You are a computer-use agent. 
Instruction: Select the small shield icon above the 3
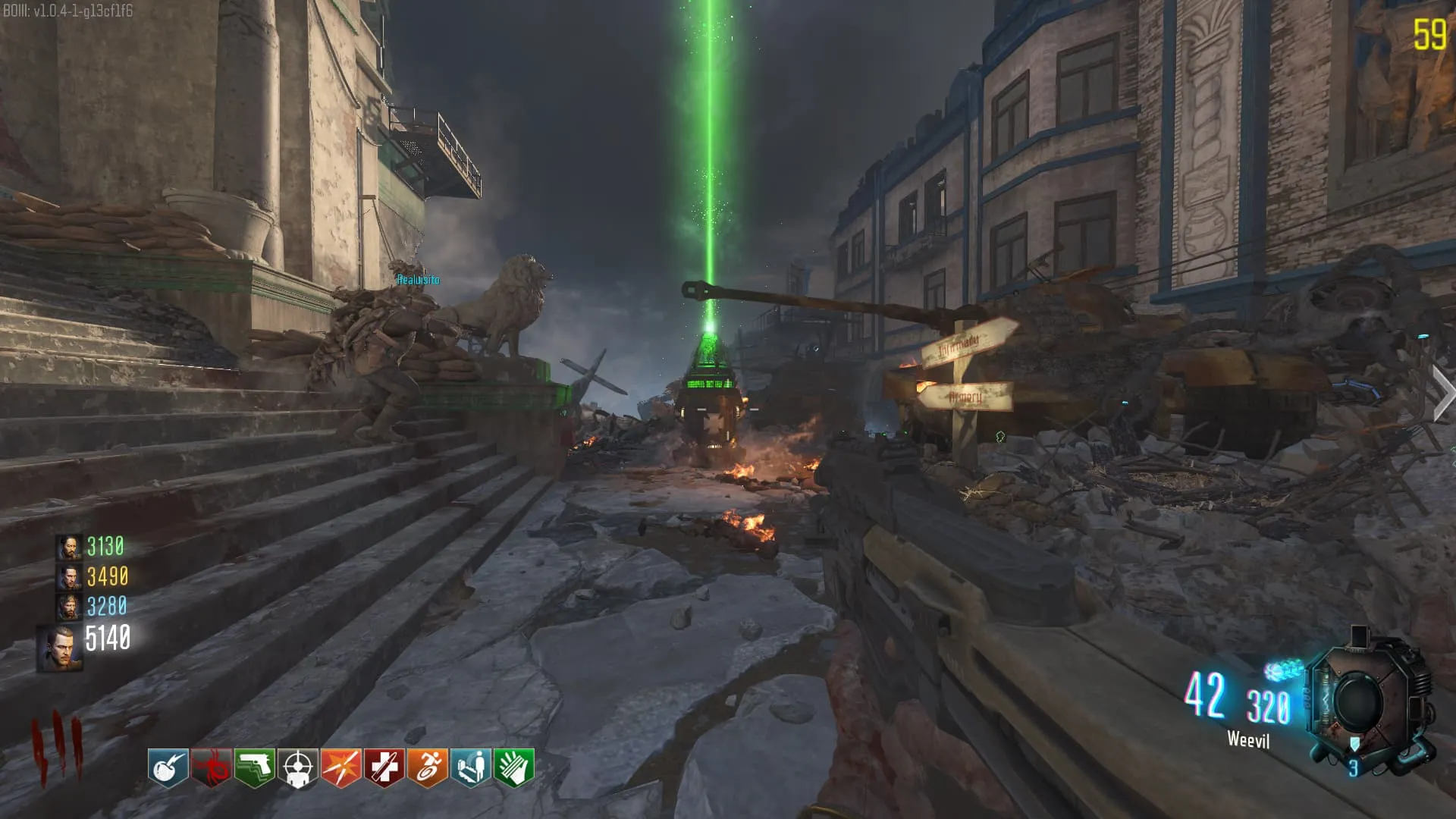tap(1354, 744)
